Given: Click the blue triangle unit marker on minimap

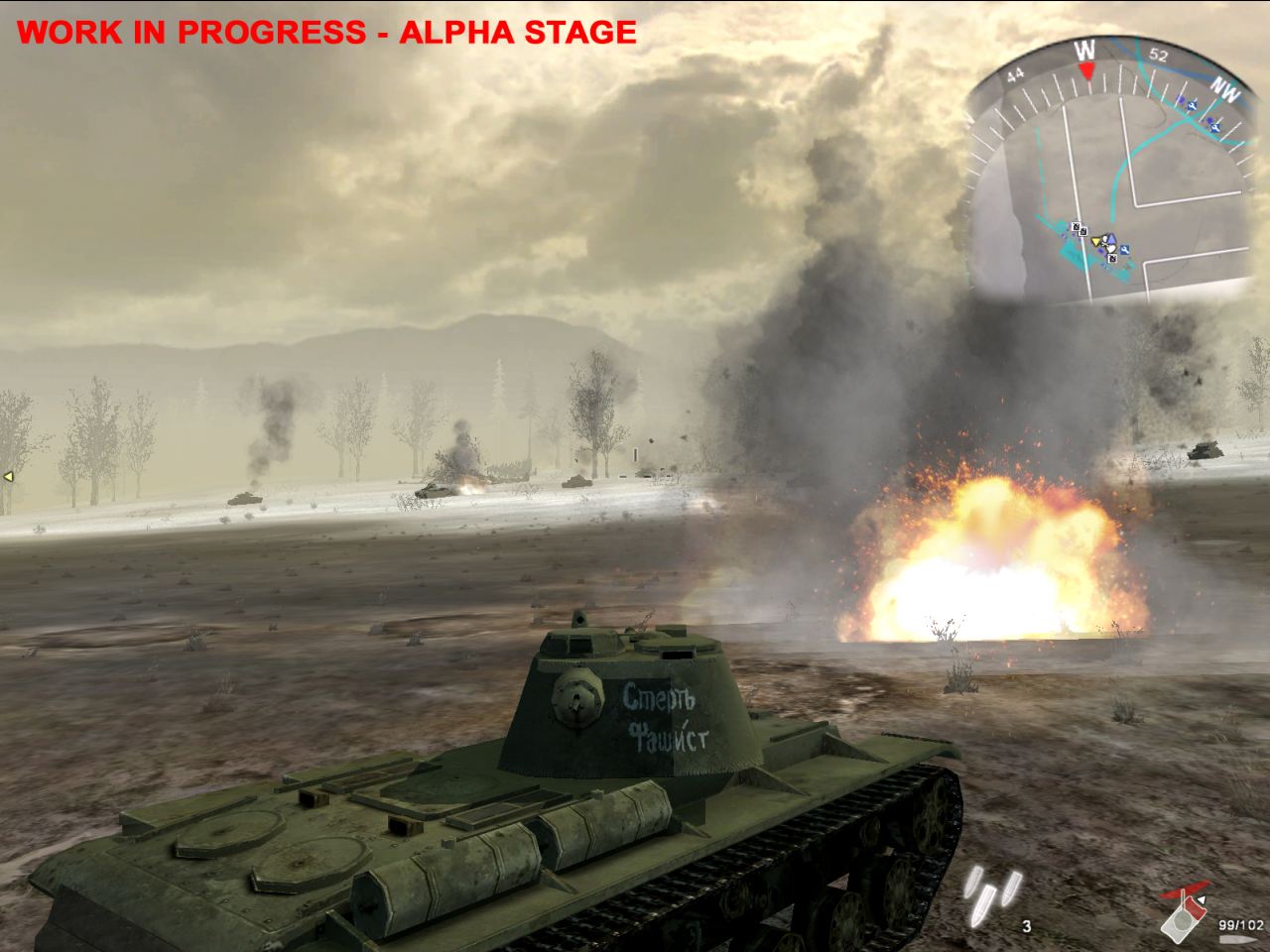Looking at the screenshot, I should (1111, 239).
